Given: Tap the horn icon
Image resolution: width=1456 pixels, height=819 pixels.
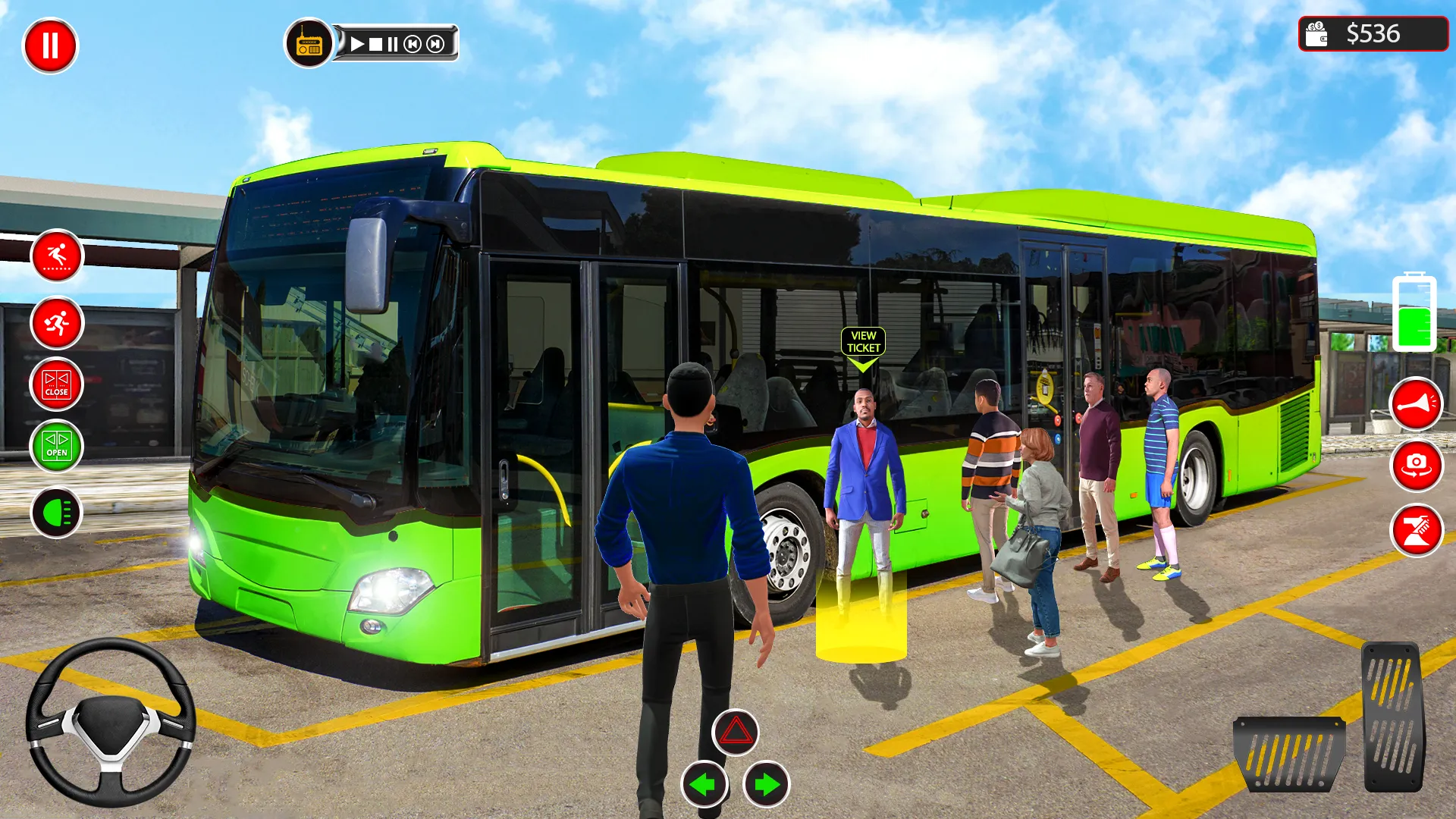Looking at the screenshot, I should (x=1417, y=402).
